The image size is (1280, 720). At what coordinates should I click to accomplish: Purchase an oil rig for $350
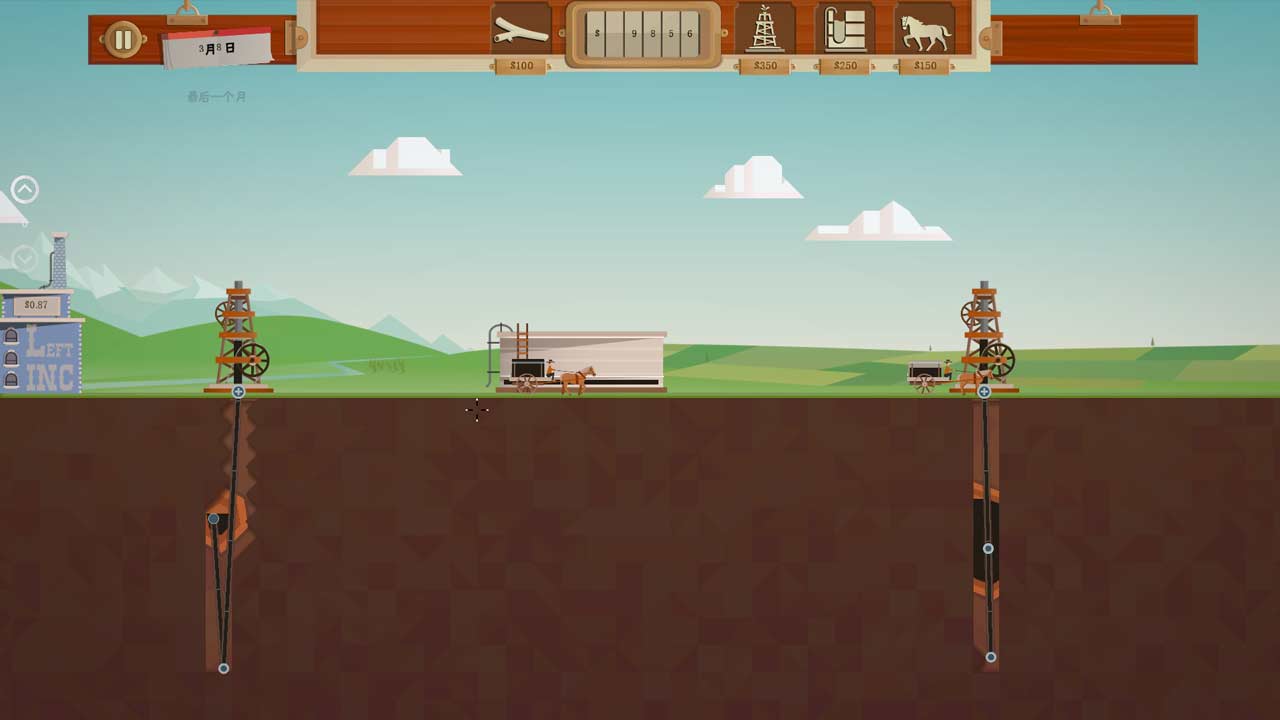765,30
